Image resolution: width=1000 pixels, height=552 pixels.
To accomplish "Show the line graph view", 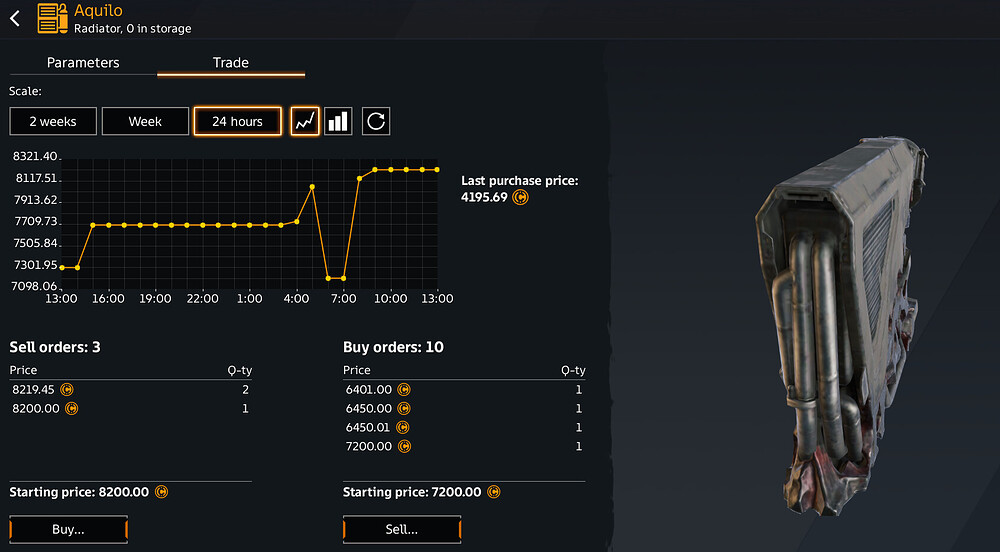I will pos(305,121).
